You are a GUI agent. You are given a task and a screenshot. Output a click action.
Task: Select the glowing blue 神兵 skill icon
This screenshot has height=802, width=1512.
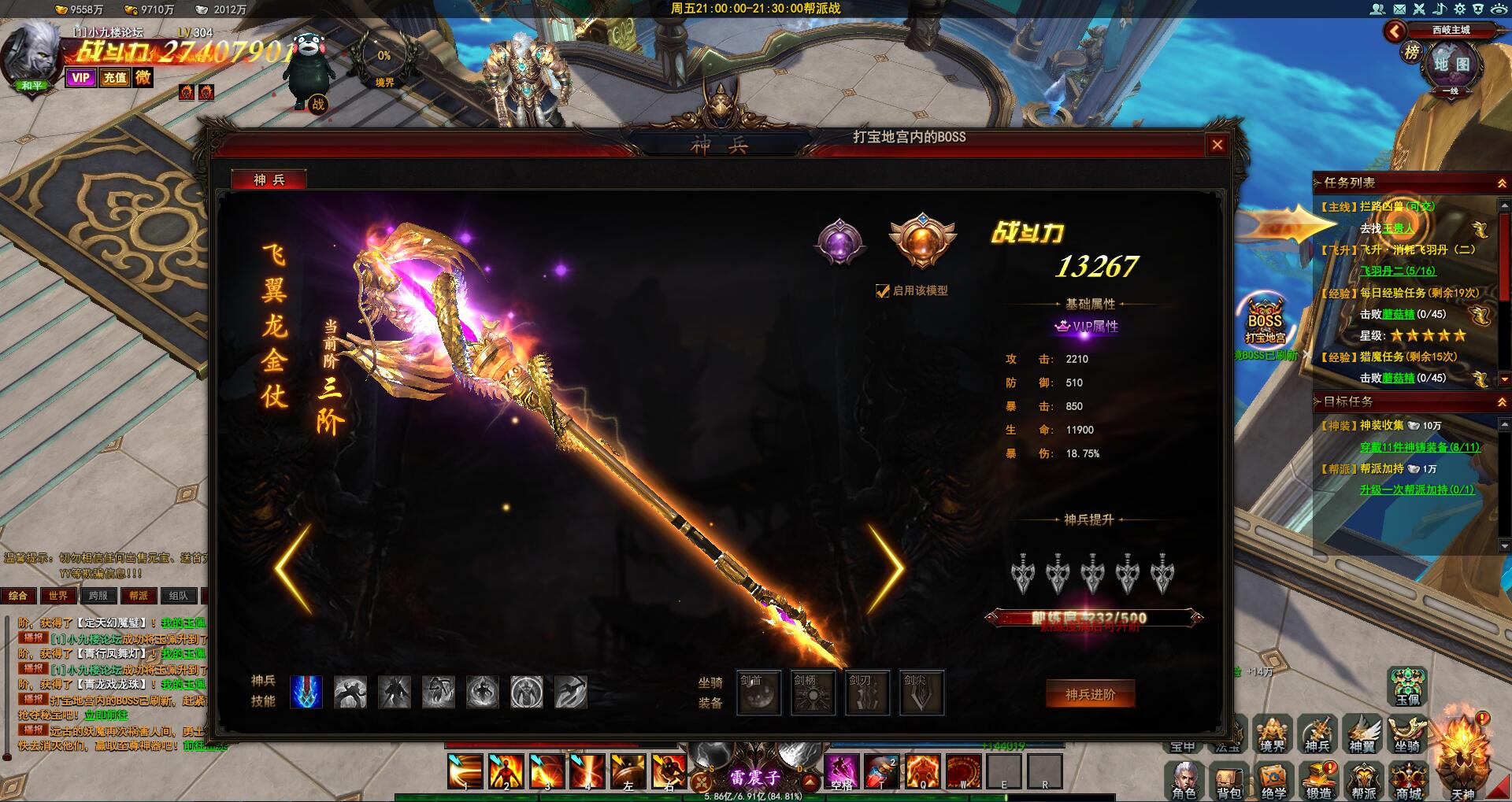[x=306, y=692]
